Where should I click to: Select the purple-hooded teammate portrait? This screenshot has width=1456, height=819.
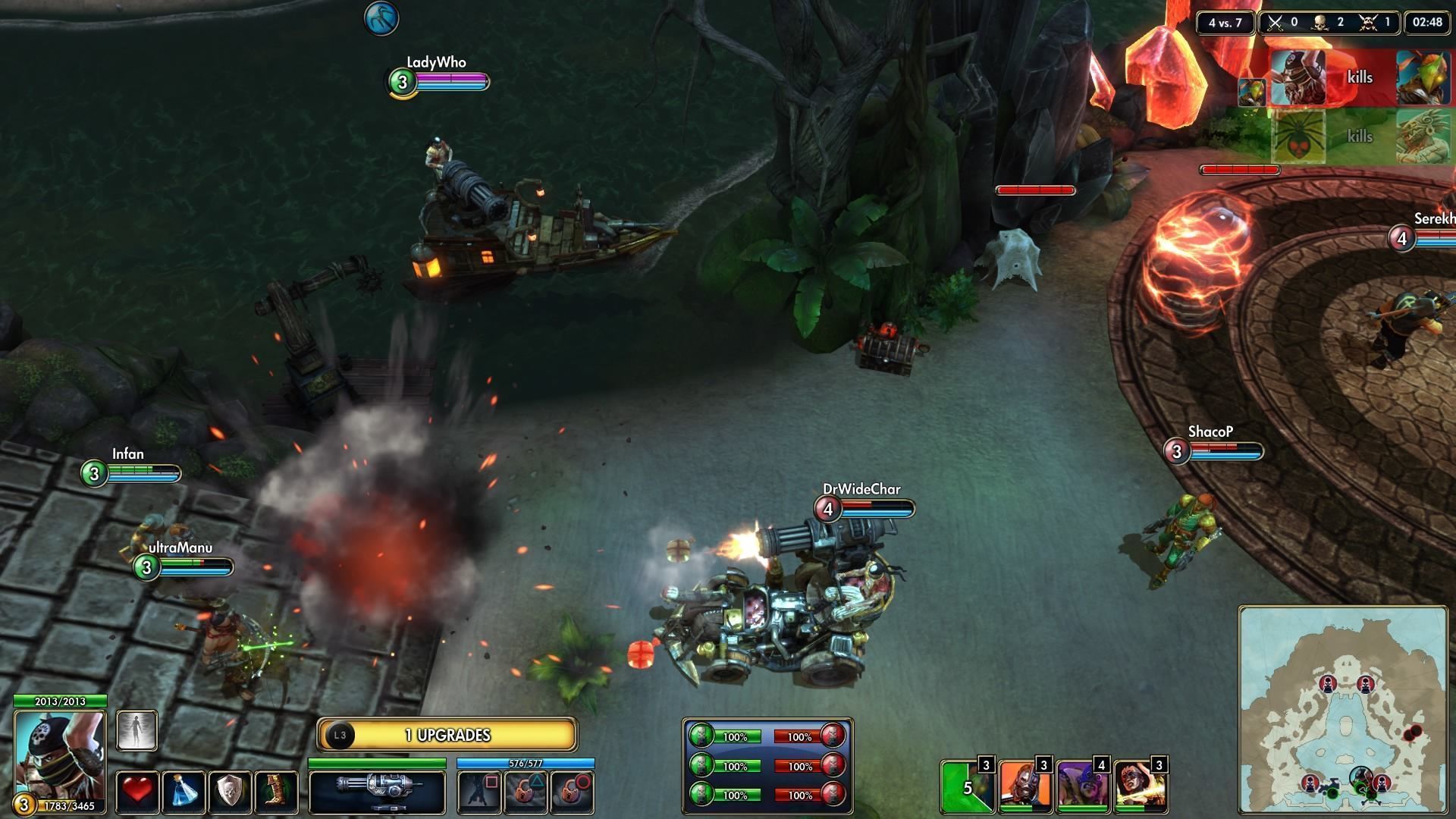click(1082, 786)
